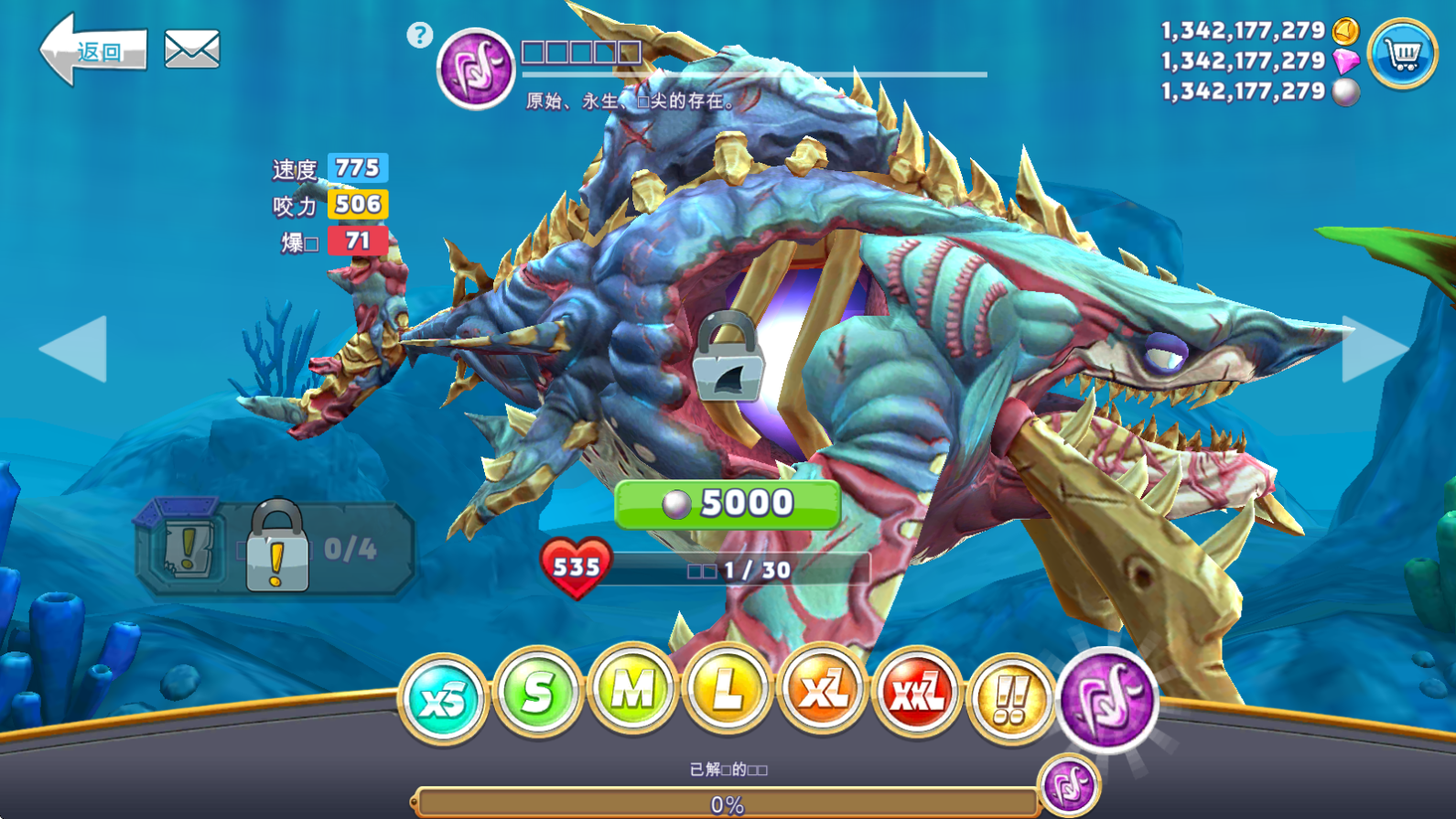Open the mail envelope inbox
The image size is (1456, 819).
(x=191, y=49)
